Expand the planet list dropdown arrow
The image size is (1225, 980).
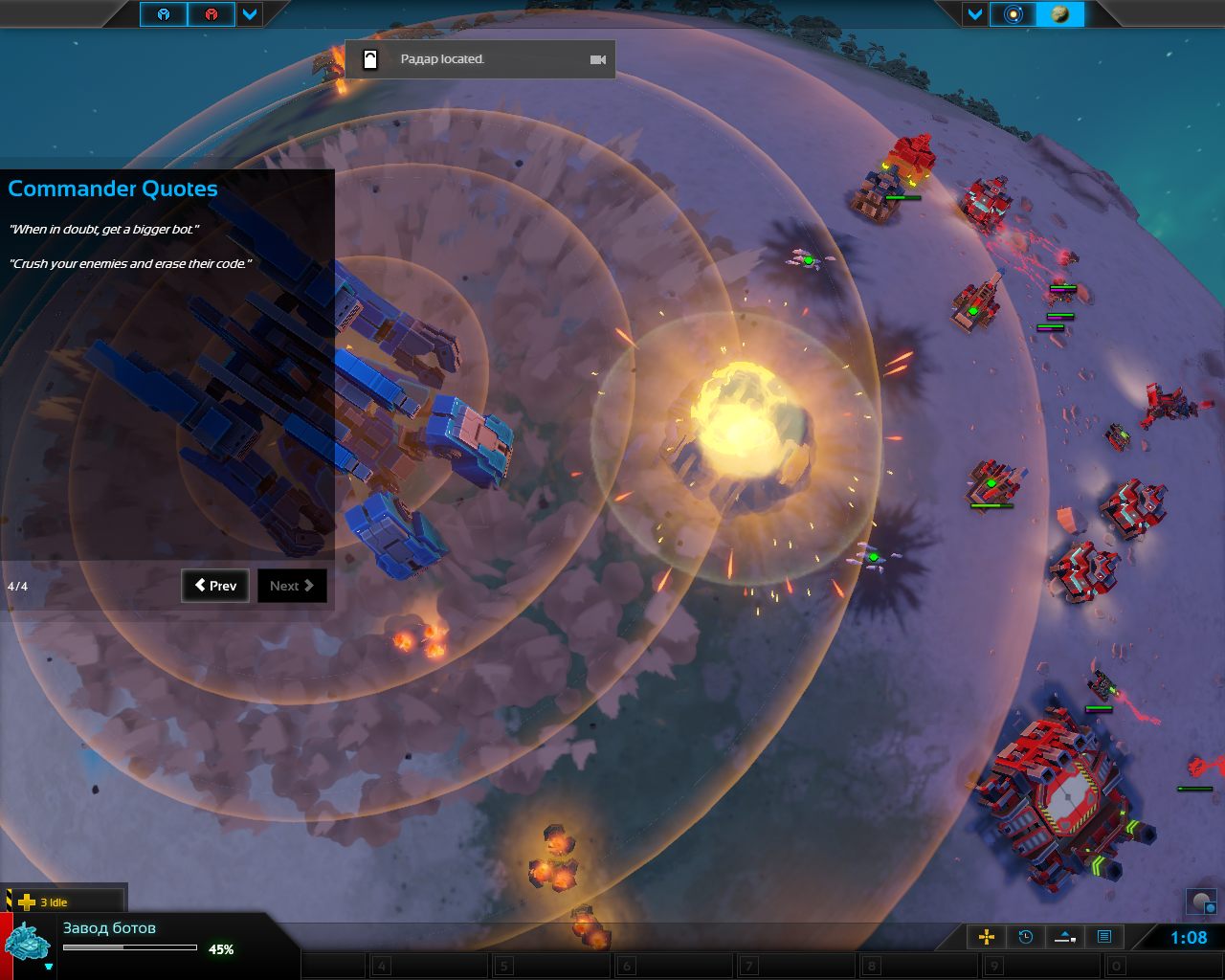[975, 14]
